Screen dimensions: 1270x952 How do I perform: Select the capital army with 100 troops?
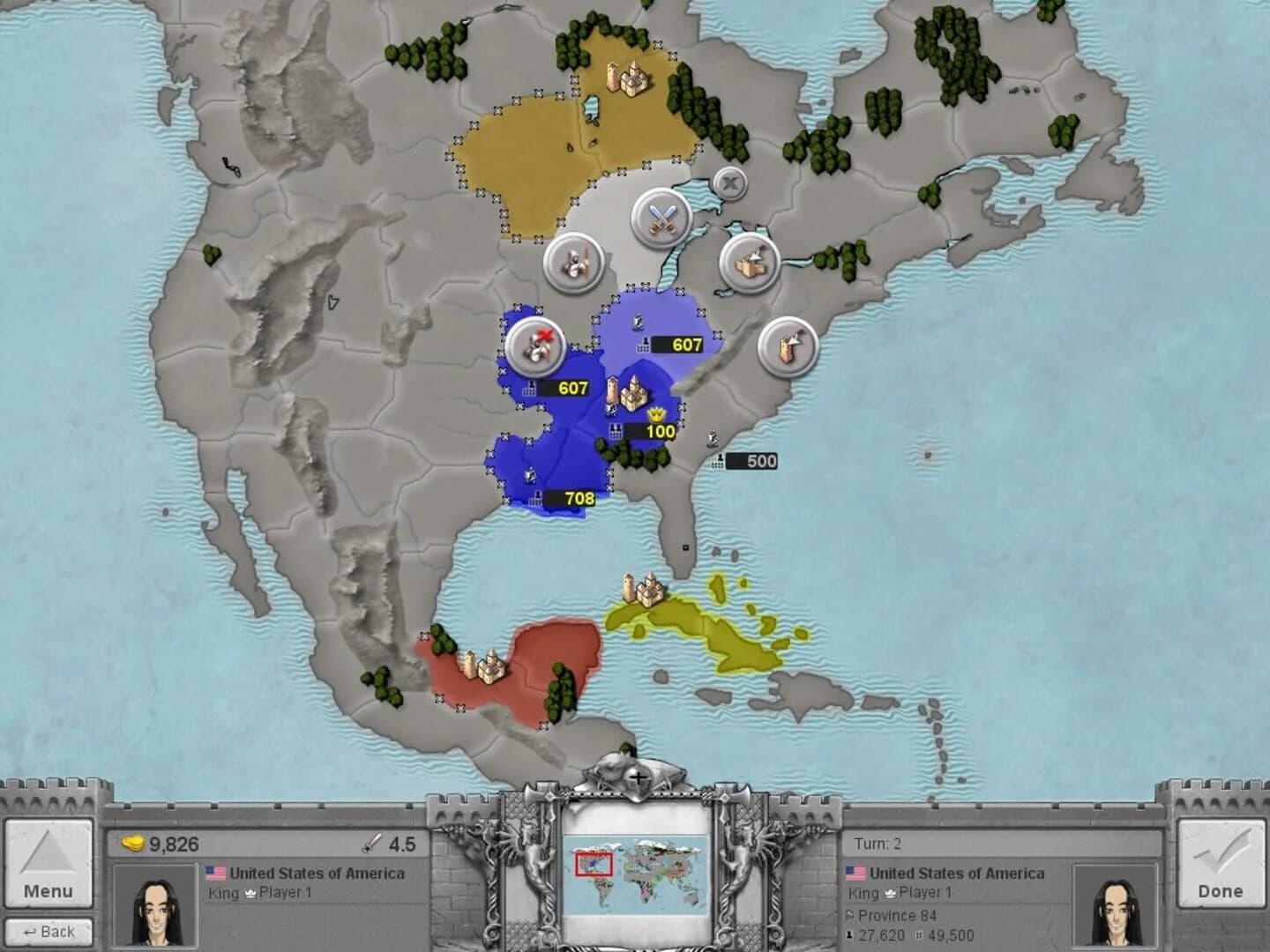point(649,431)
